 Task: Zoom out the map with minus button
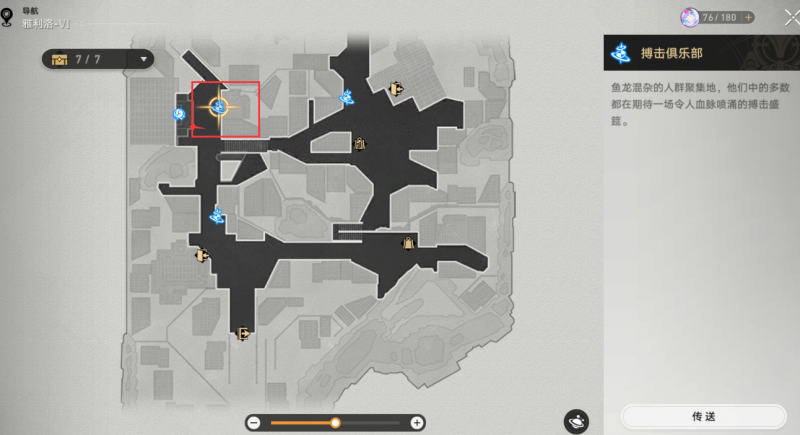(x=254, y=423)
